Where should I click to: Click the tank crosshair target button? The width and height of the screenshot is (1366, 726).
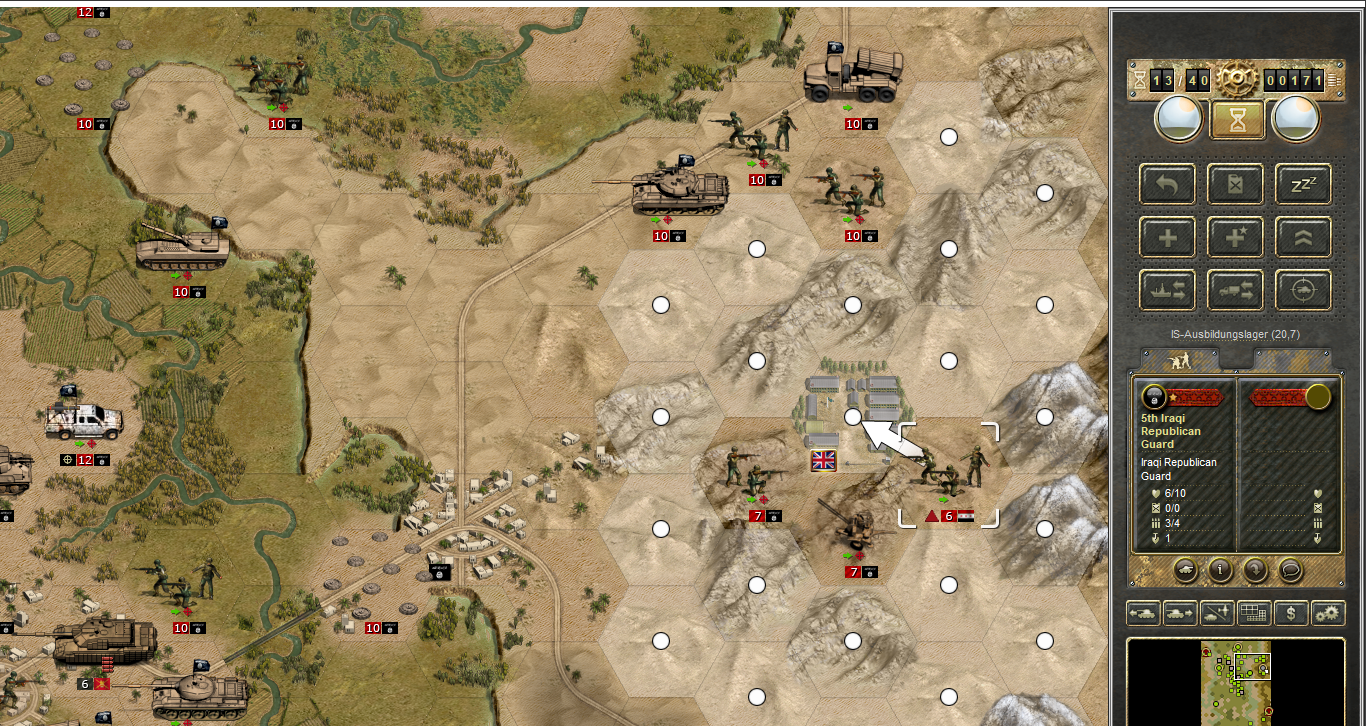pyautogui.click(x=1303, y=291)
